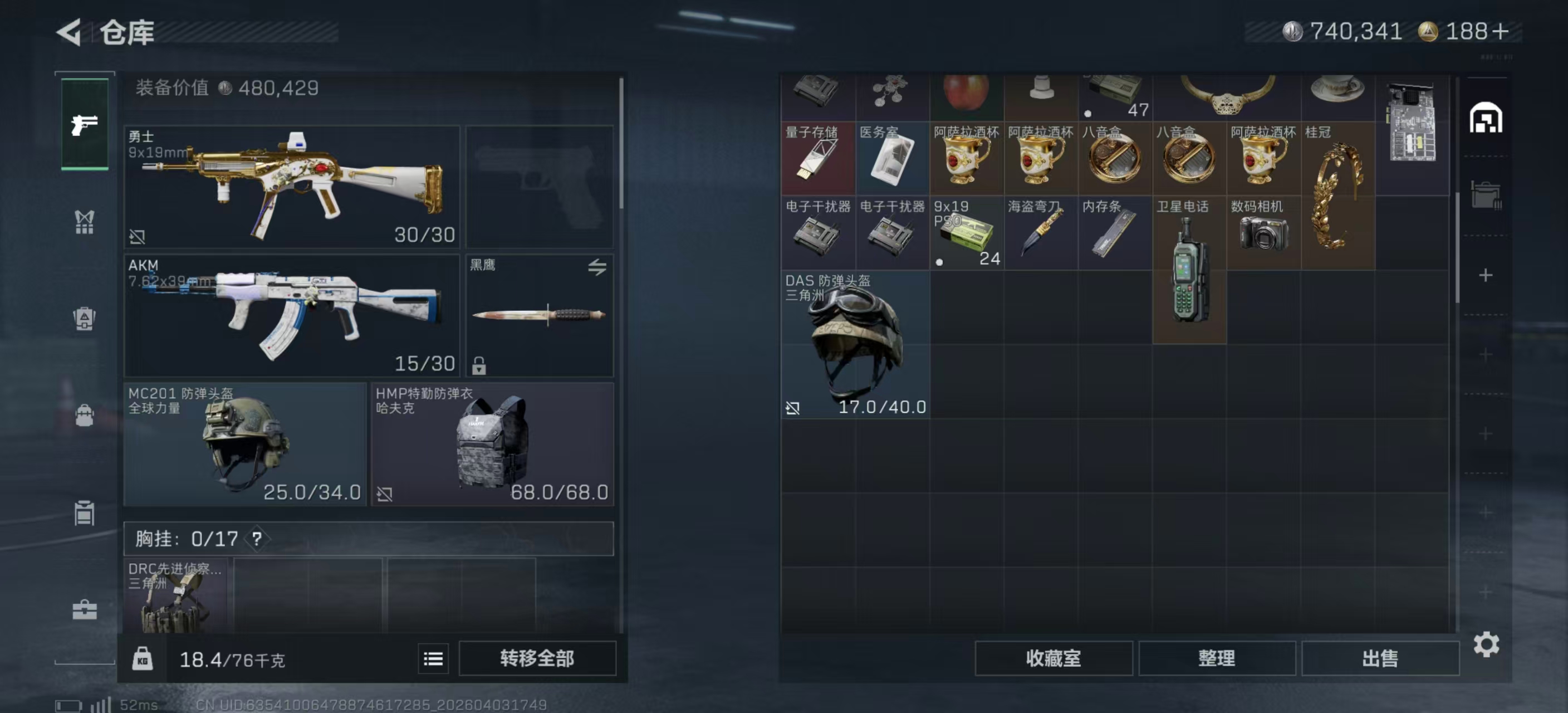Switch to the secure container tab
1568x713 pixels.
[1488, 194]
